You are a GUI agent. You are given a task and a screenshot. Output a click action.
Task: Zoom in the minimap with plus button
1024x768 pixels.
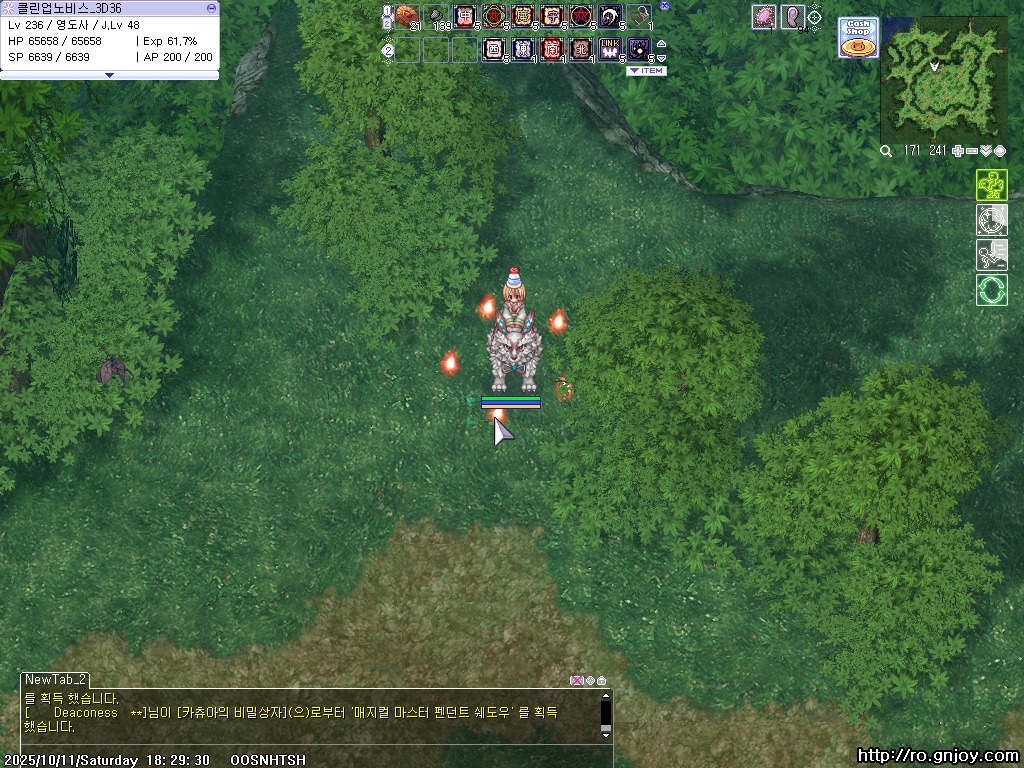pos(958,151)
